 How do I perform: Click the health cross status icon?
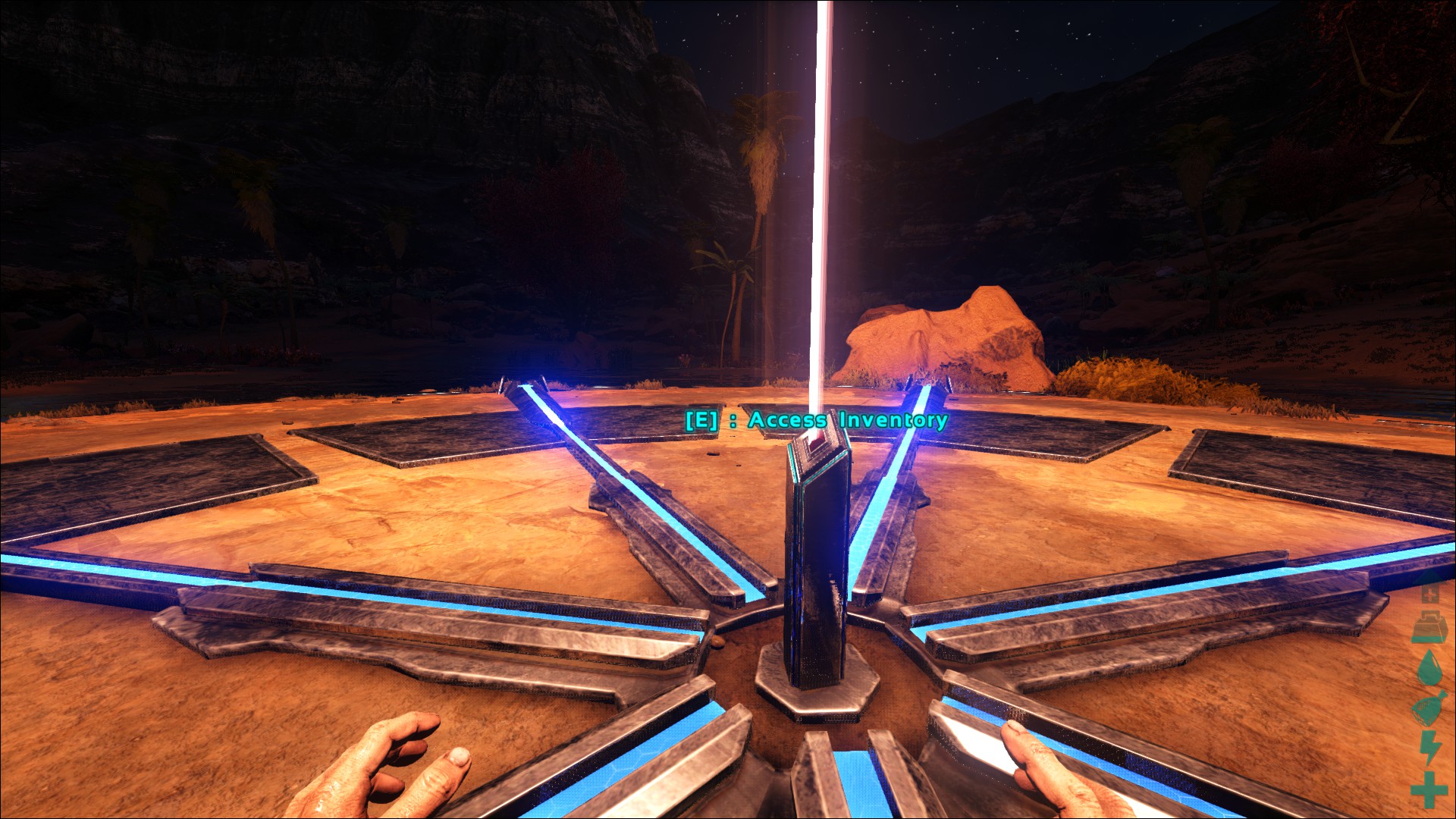[x=1429, y=789]
